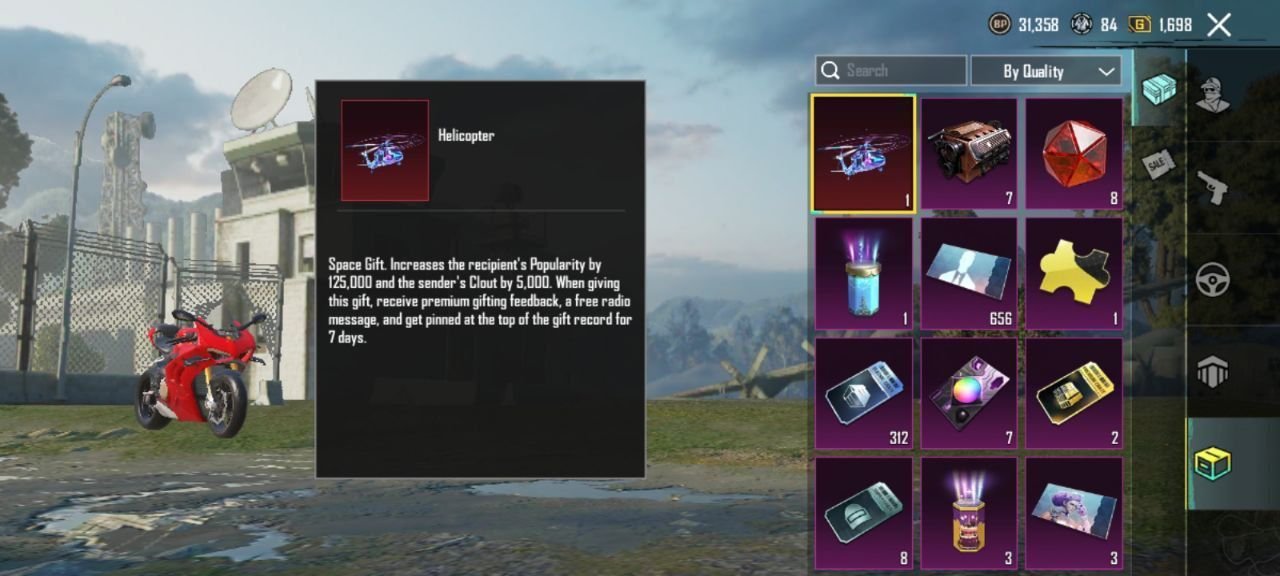Switch to the steering wheel vehicles tab
The height and width of the screenshot is (576, 1280).
click(x=1213, y=279)
